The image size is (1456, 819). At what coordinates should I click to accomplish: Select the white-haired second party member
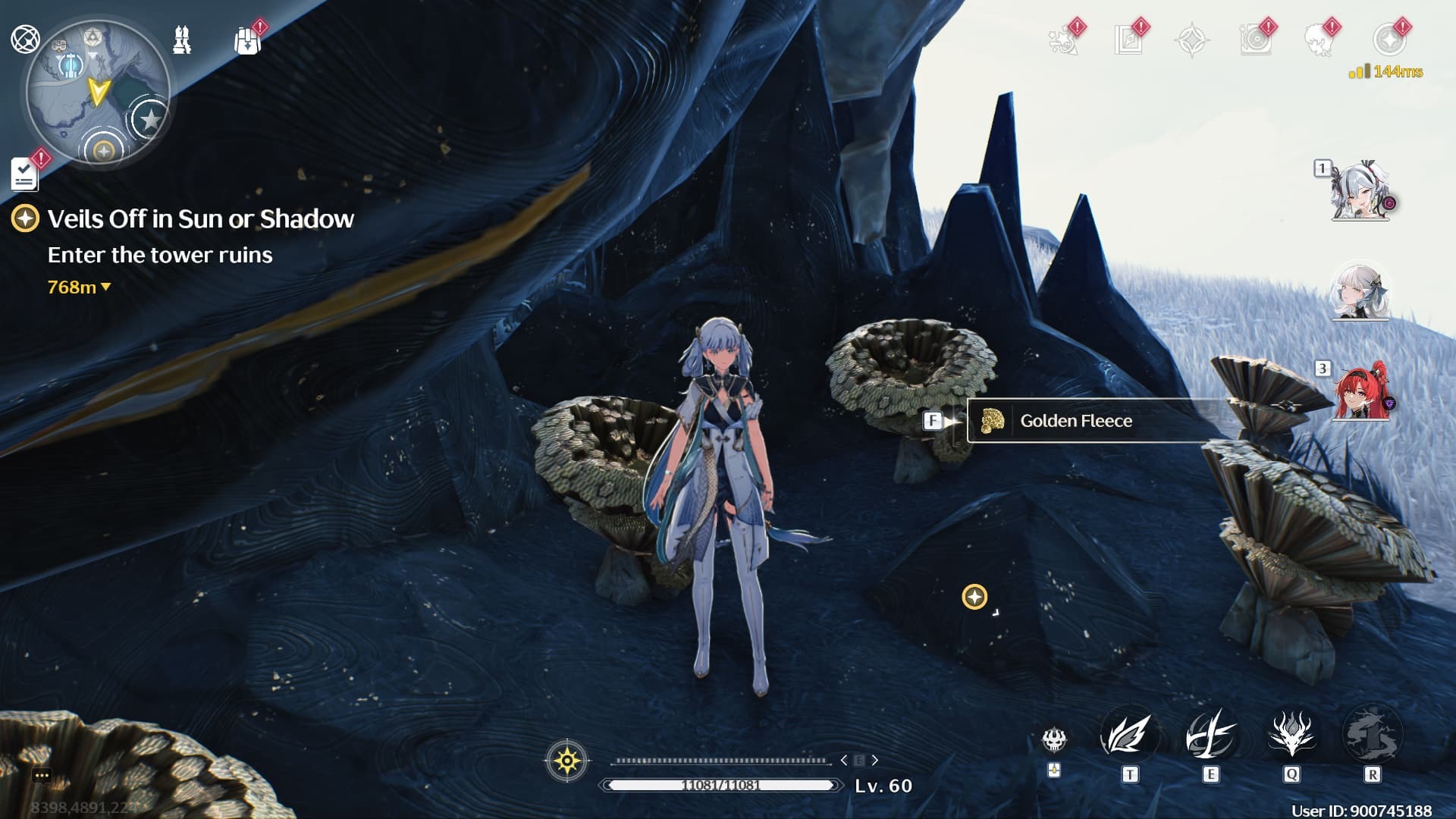click(1360, 292)
